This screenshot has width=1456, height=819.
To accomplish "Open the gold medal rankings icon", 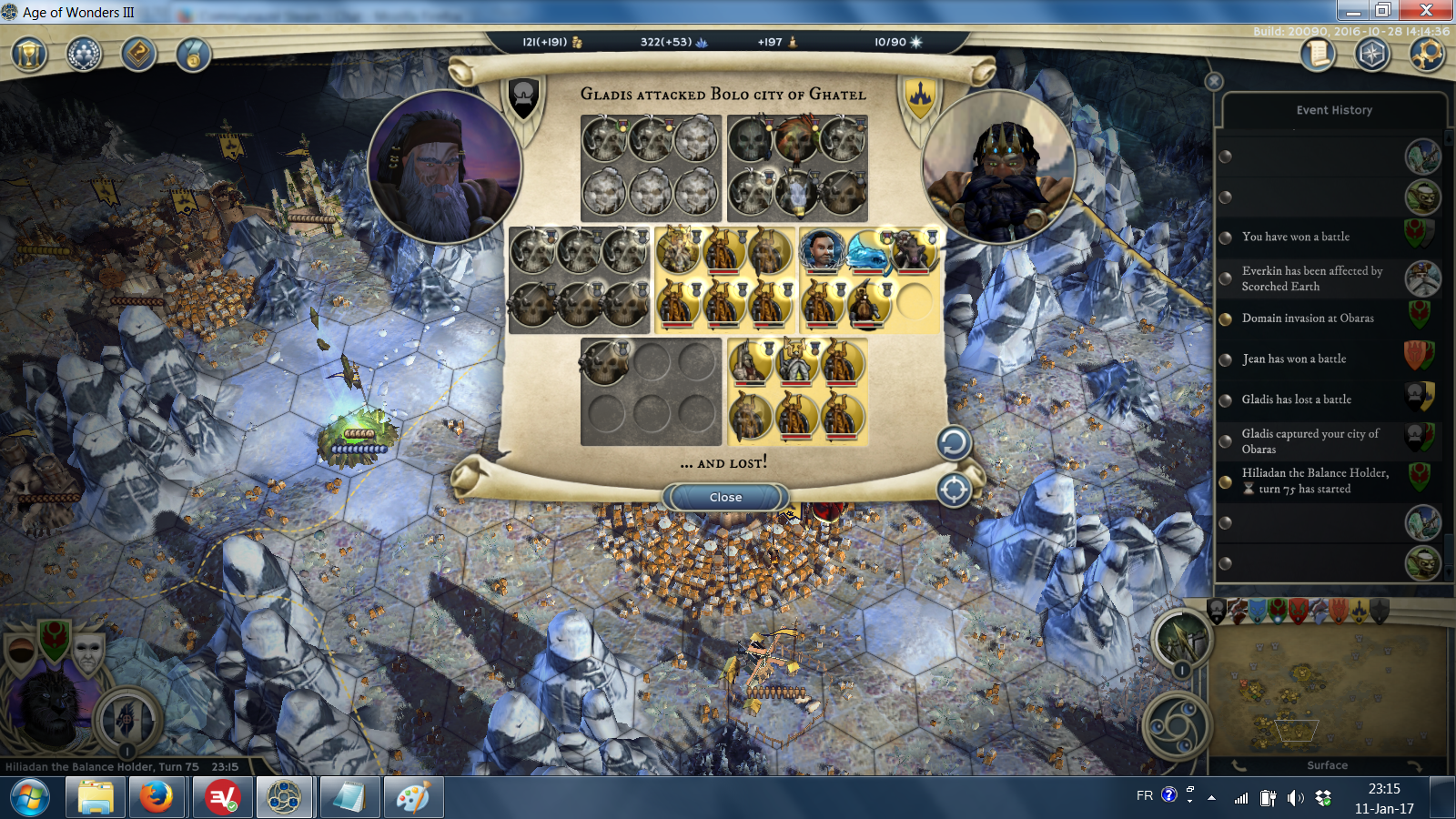I will [193, 55].
